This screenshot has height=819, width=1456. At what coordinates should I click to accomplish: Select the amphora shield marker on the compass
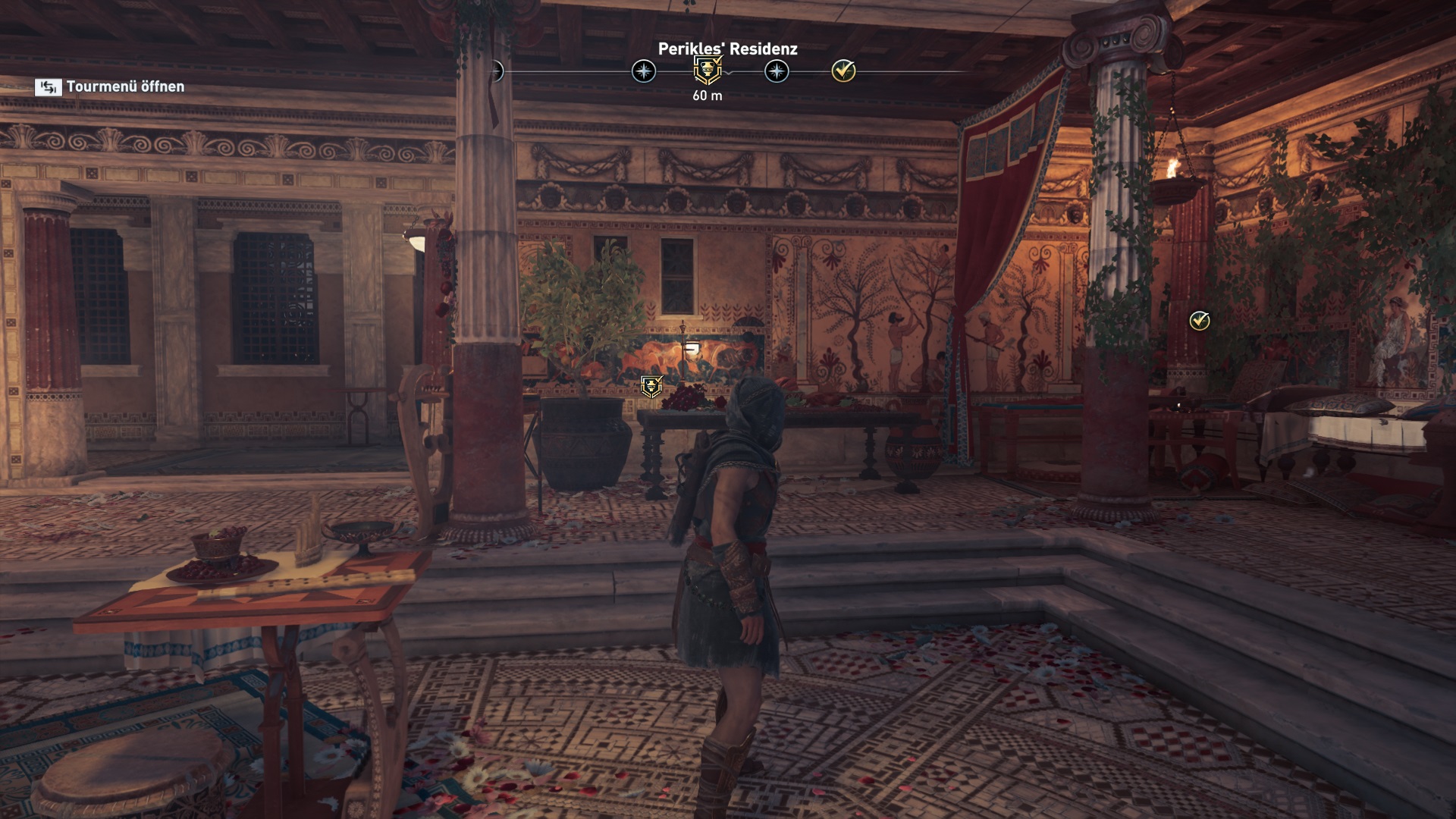pos(708,71)
